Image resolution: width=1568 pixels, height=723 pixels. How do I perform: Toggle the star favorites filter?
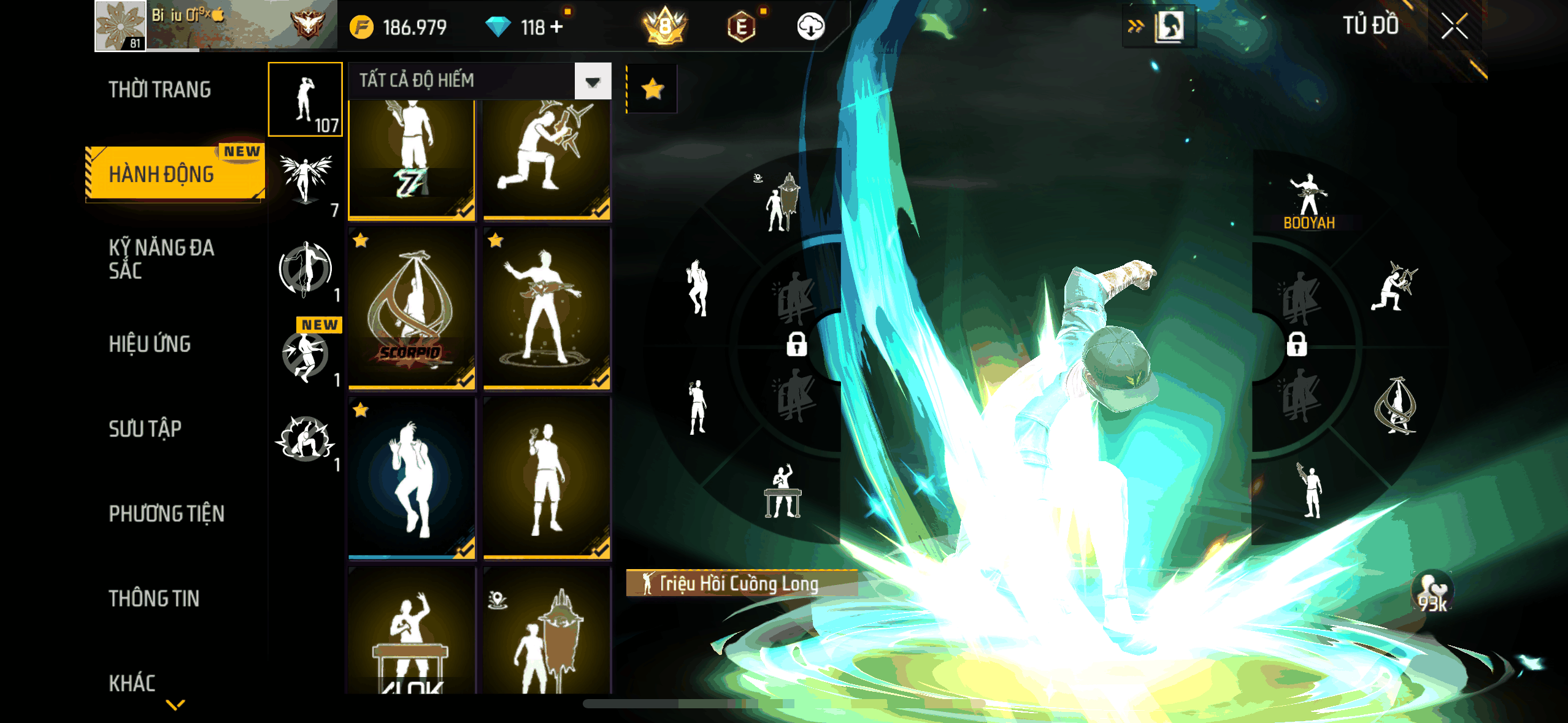click(652, 90)
